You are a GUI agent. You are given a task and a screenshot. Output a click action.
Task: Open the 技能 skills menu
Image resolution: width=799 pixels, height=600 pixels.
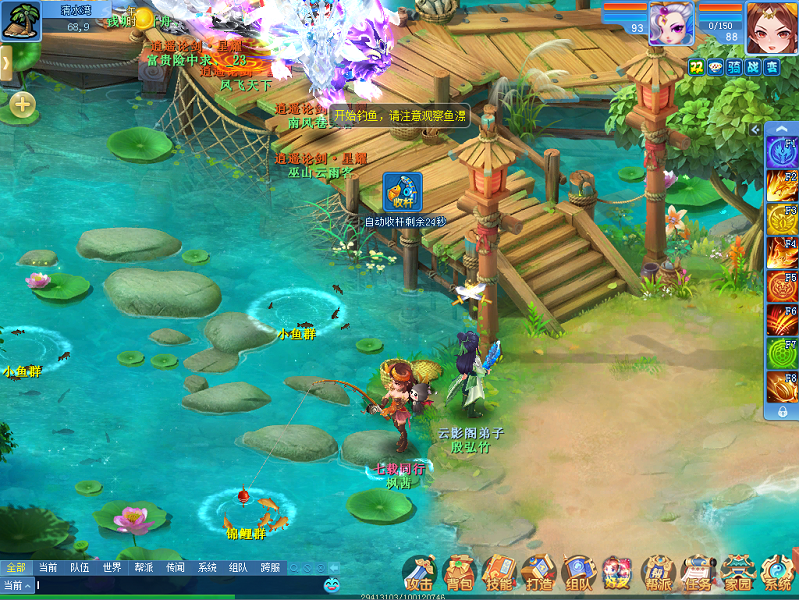click(x=498, y=572)
